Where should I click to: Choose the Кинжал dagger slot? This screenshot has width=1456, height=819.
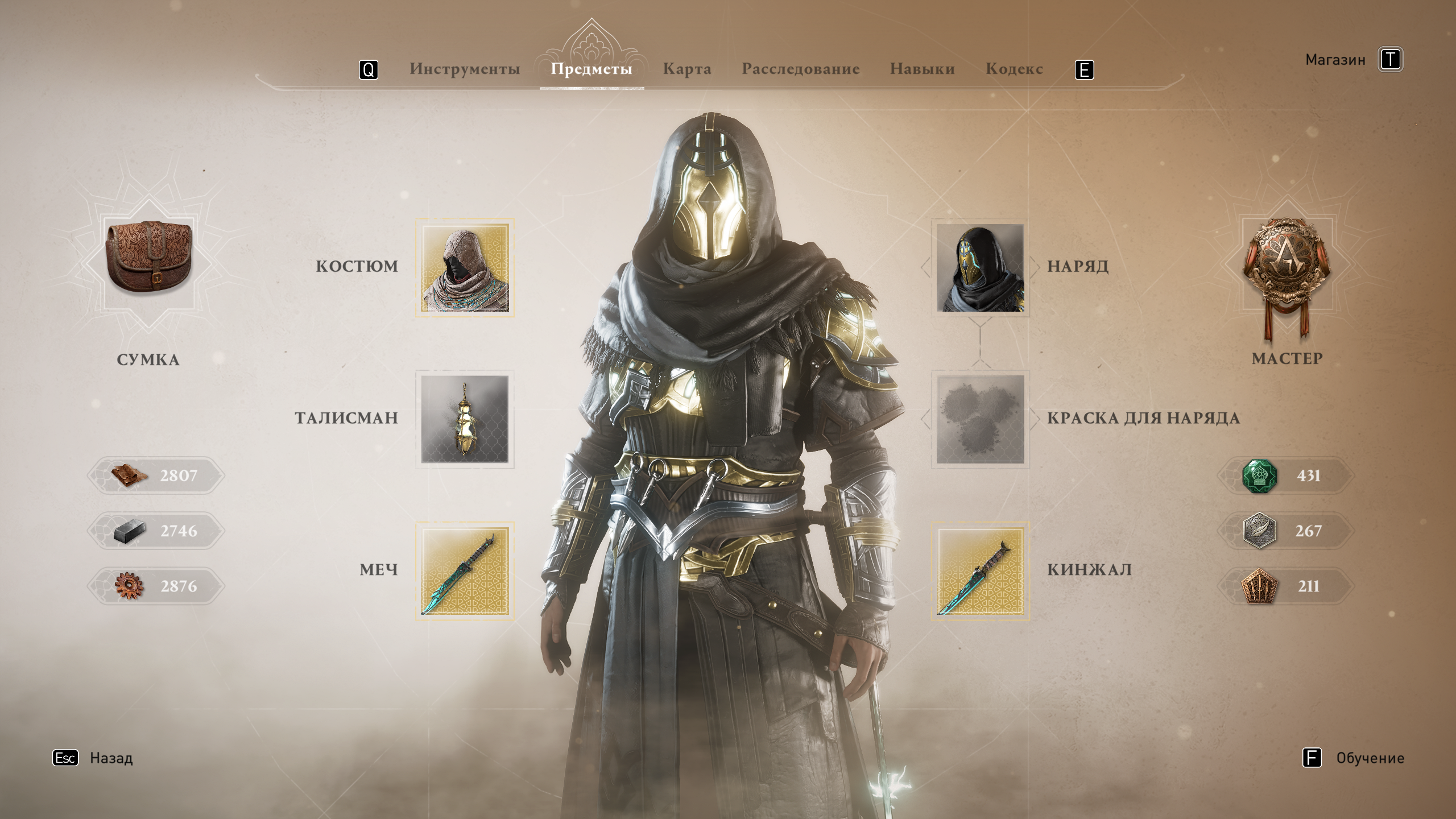click(980, 571)
